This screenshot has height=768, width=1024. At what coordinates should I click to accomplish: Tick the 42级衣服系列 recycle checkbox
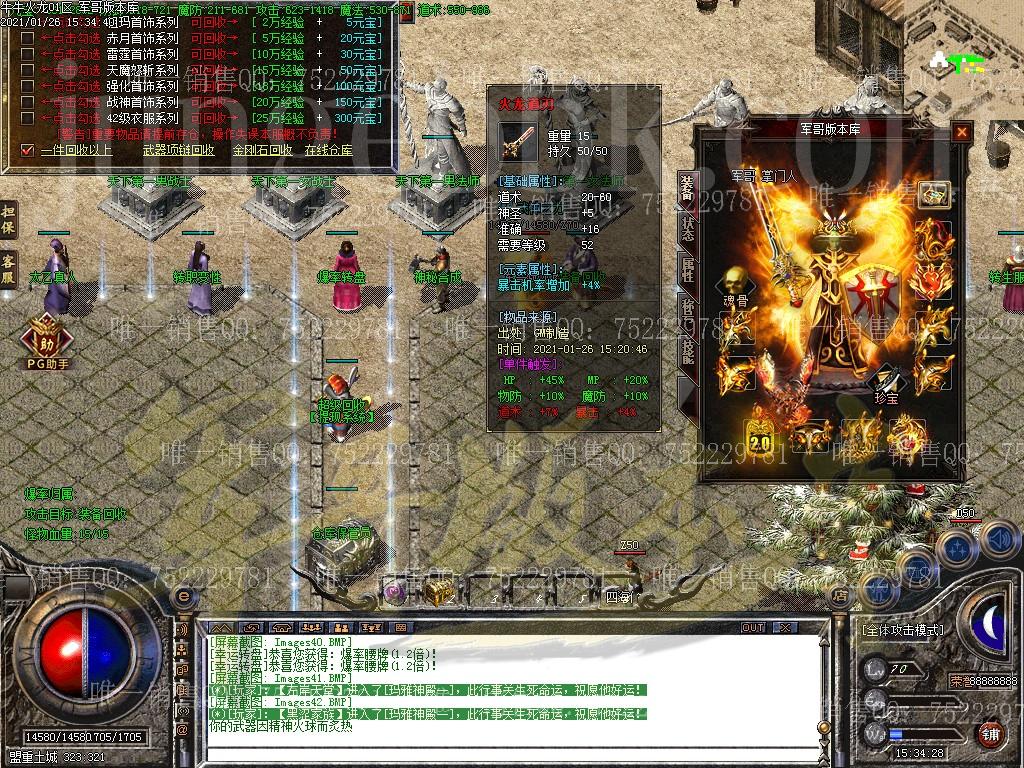[28, 118]
